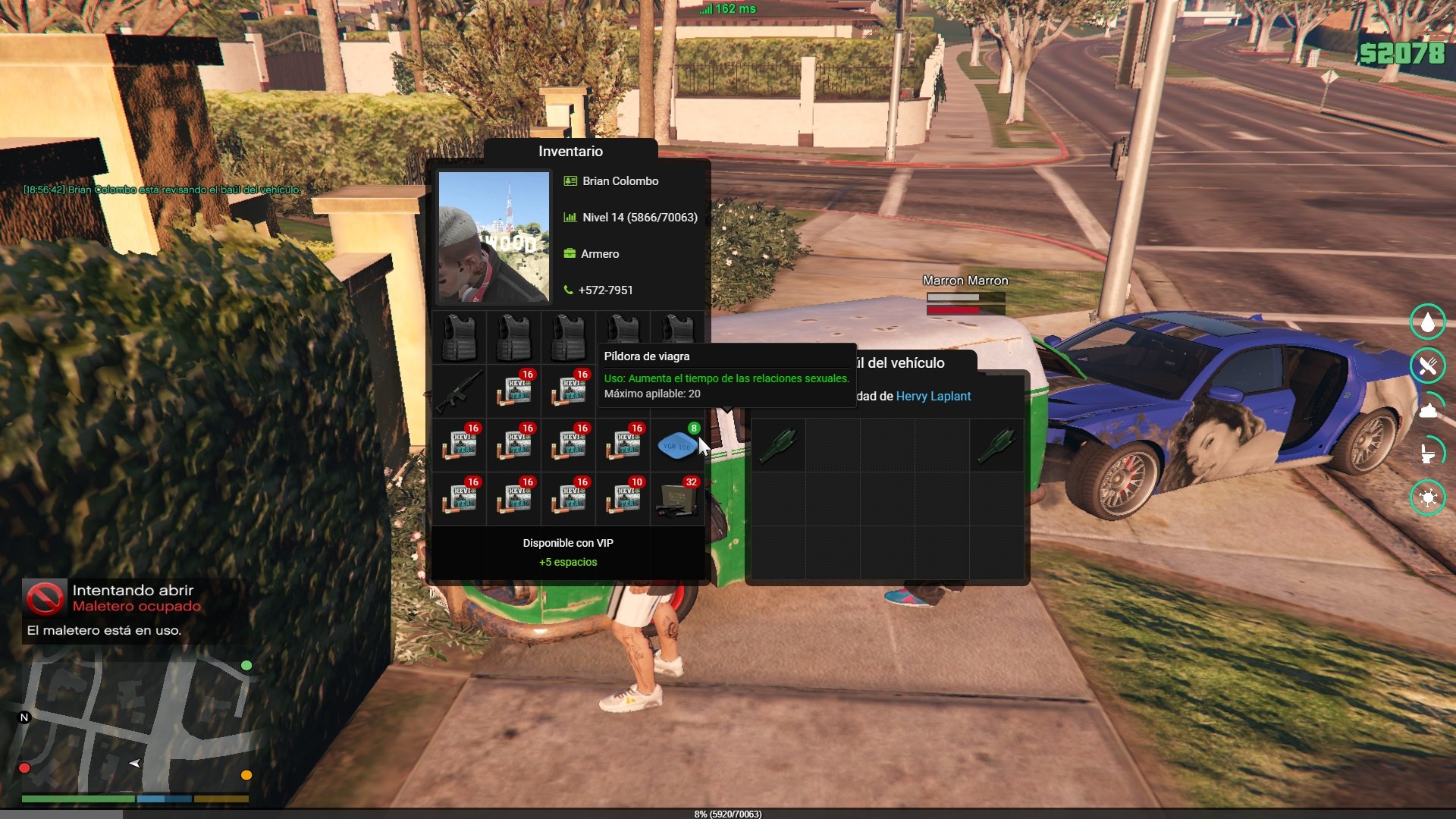The height and width of the screenshot is (819, 1456).
Task: Click the toilet status icon
Action: pos(1427,453)
